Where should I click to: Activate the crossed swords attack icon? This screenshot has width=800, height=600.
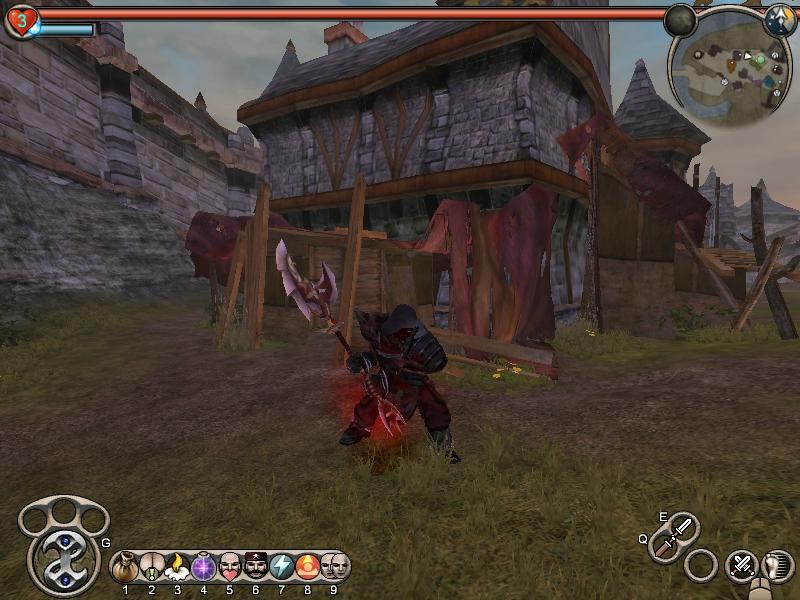[742, 565]
